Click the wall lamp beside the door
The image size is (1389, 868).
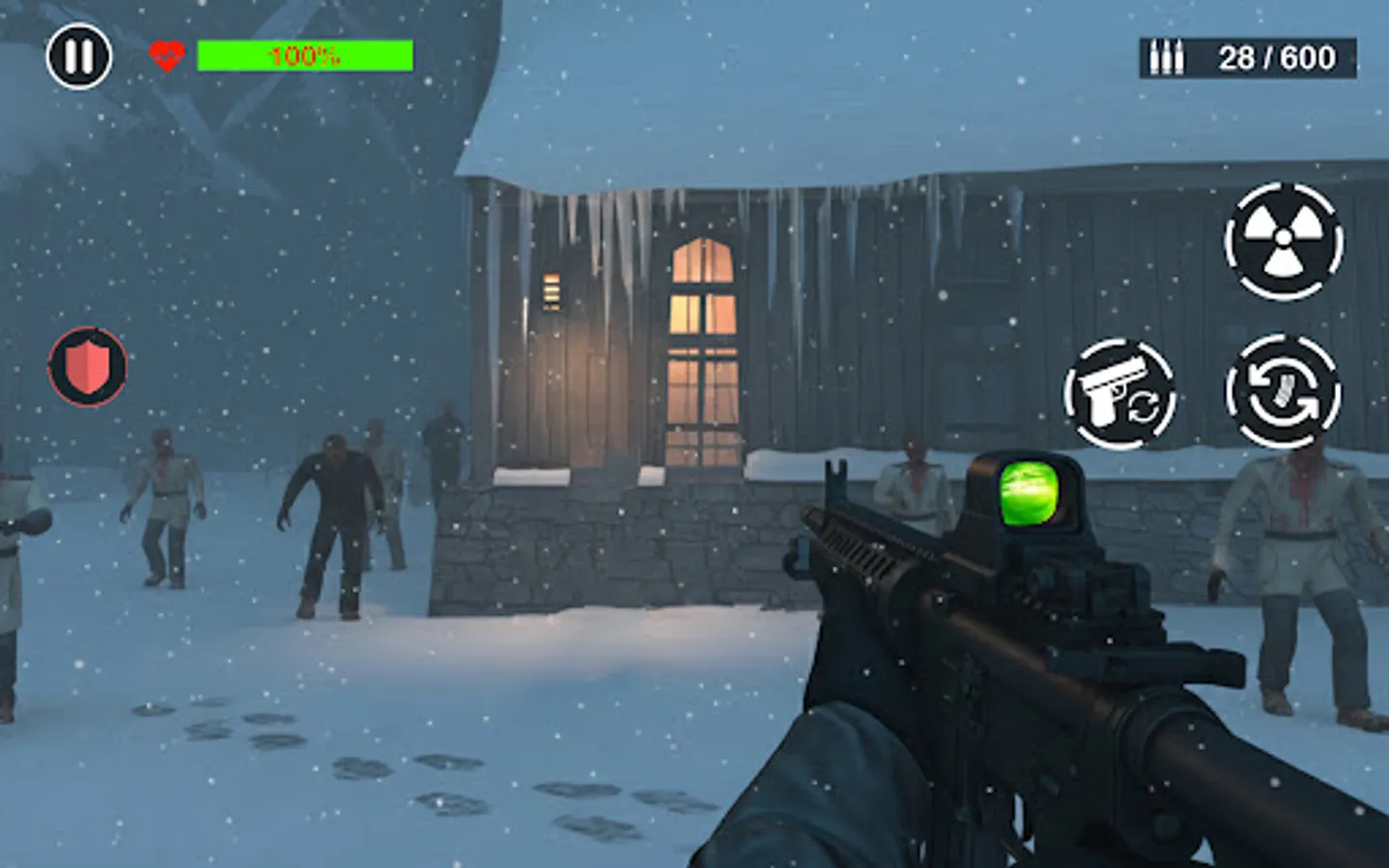coord(552,289)
